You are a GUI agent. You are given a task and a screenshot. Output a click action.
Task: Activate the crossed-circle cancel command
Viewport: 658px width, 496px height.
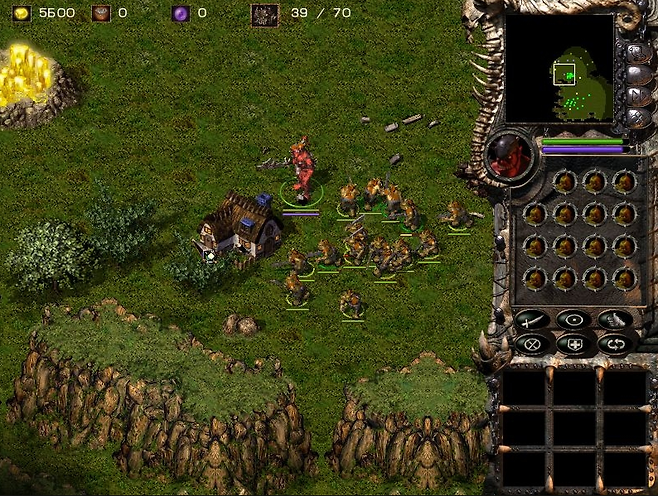click(x=531, y=343)
